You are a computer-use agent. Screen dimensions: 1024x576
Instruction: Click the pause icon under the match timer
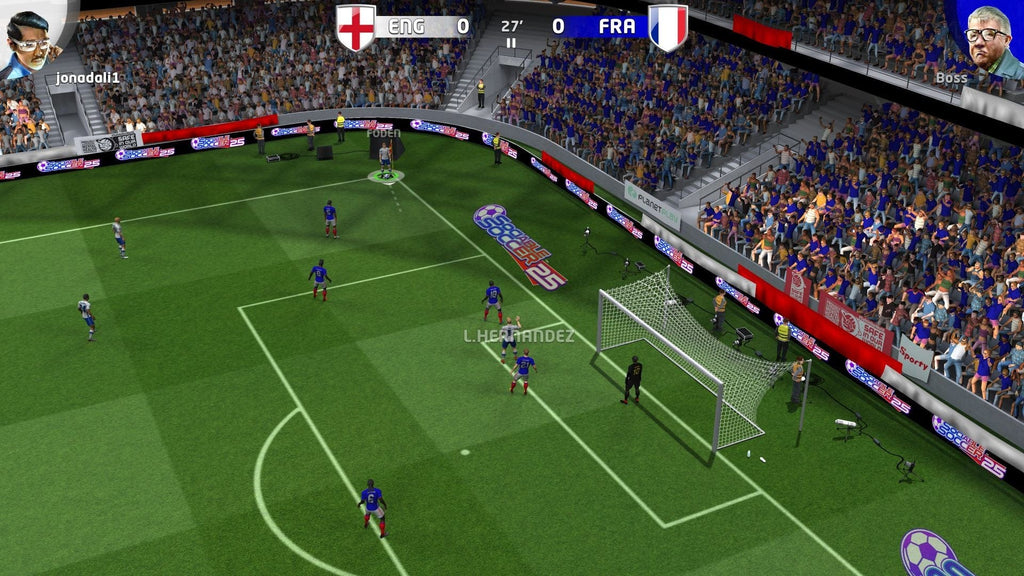point(512,43)
